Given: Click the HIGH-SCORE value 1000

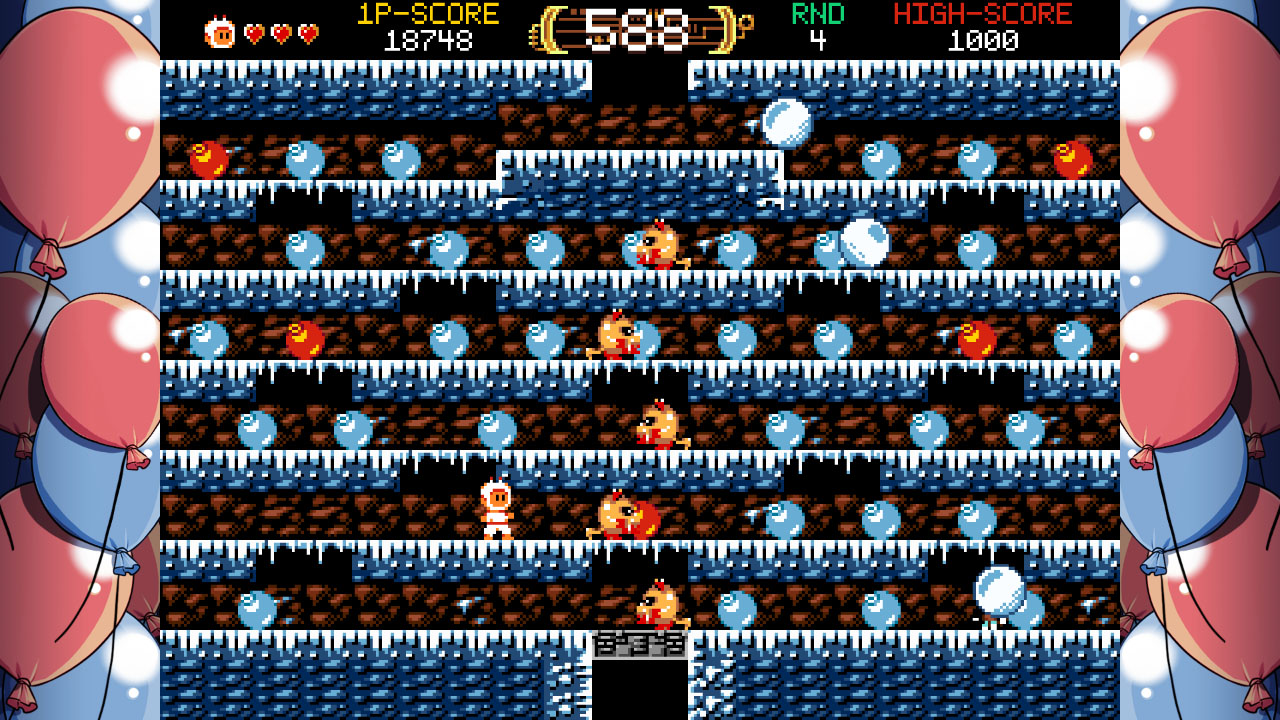Looking at the screenshot, I should (986, 40).
